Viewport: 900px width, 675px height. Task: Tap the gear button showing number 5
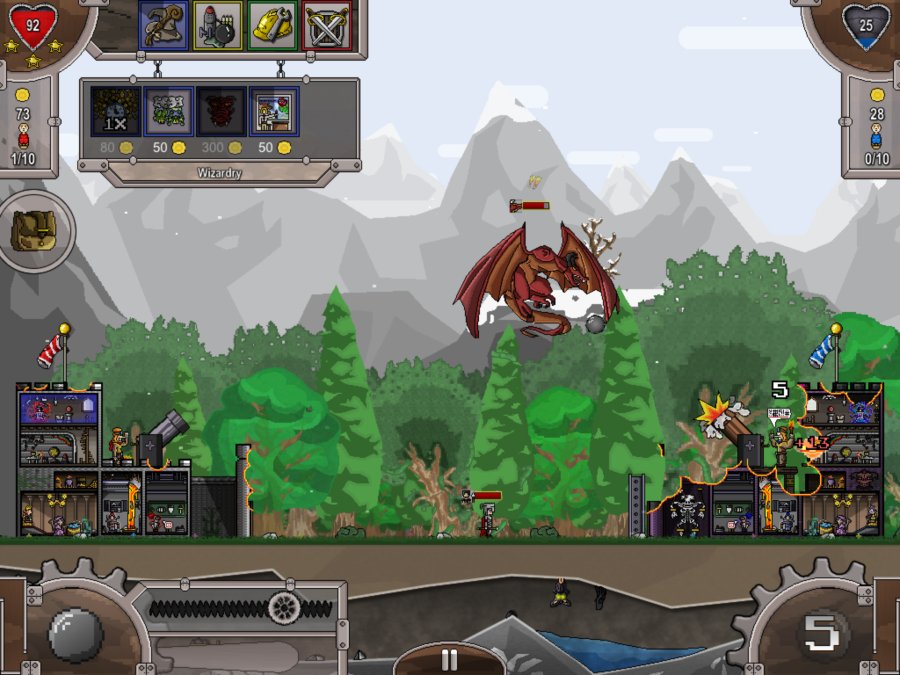[x=822, y=633]
